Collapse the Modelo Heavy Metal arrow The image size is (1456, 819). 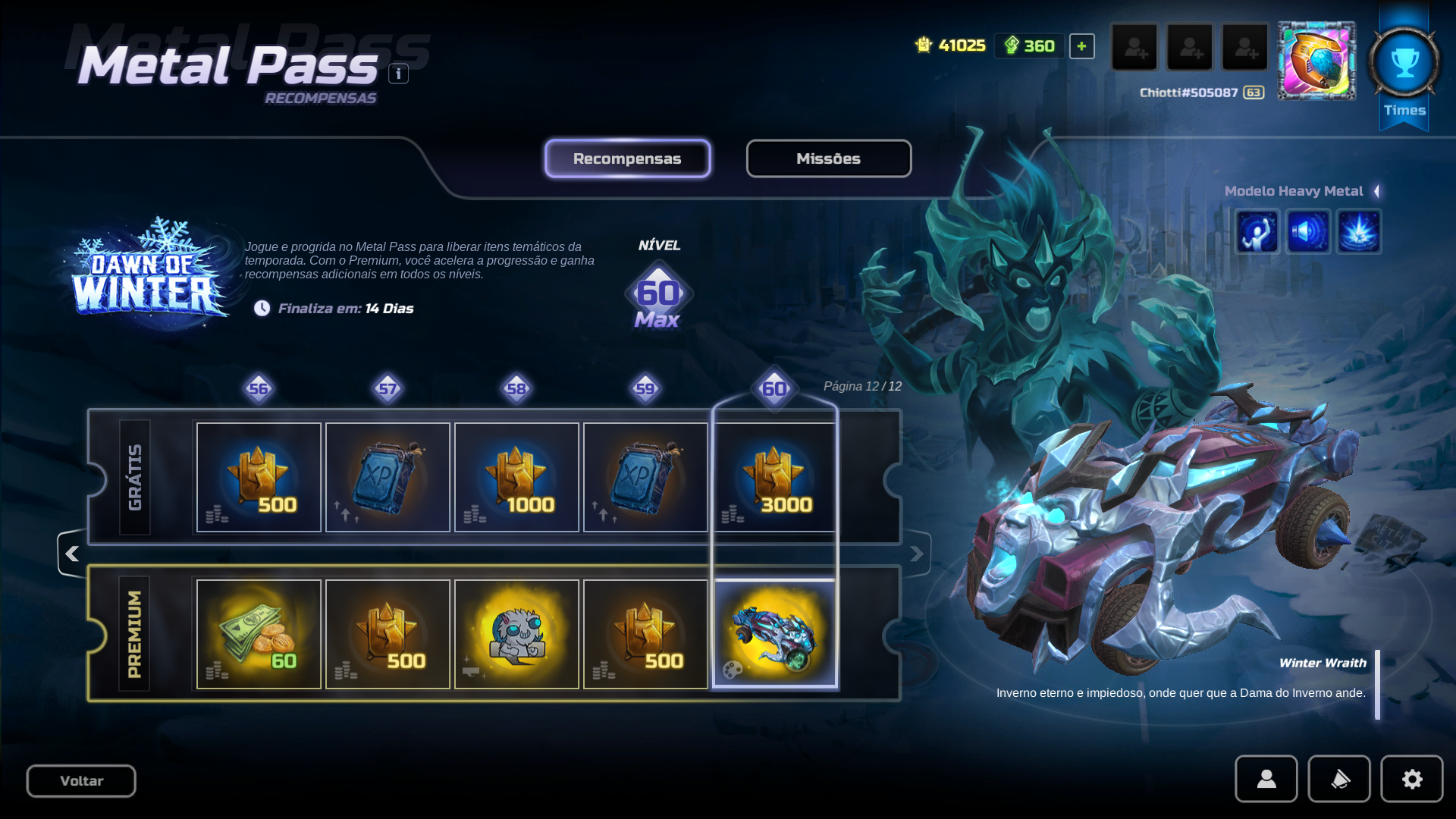tap(1376, 191)
